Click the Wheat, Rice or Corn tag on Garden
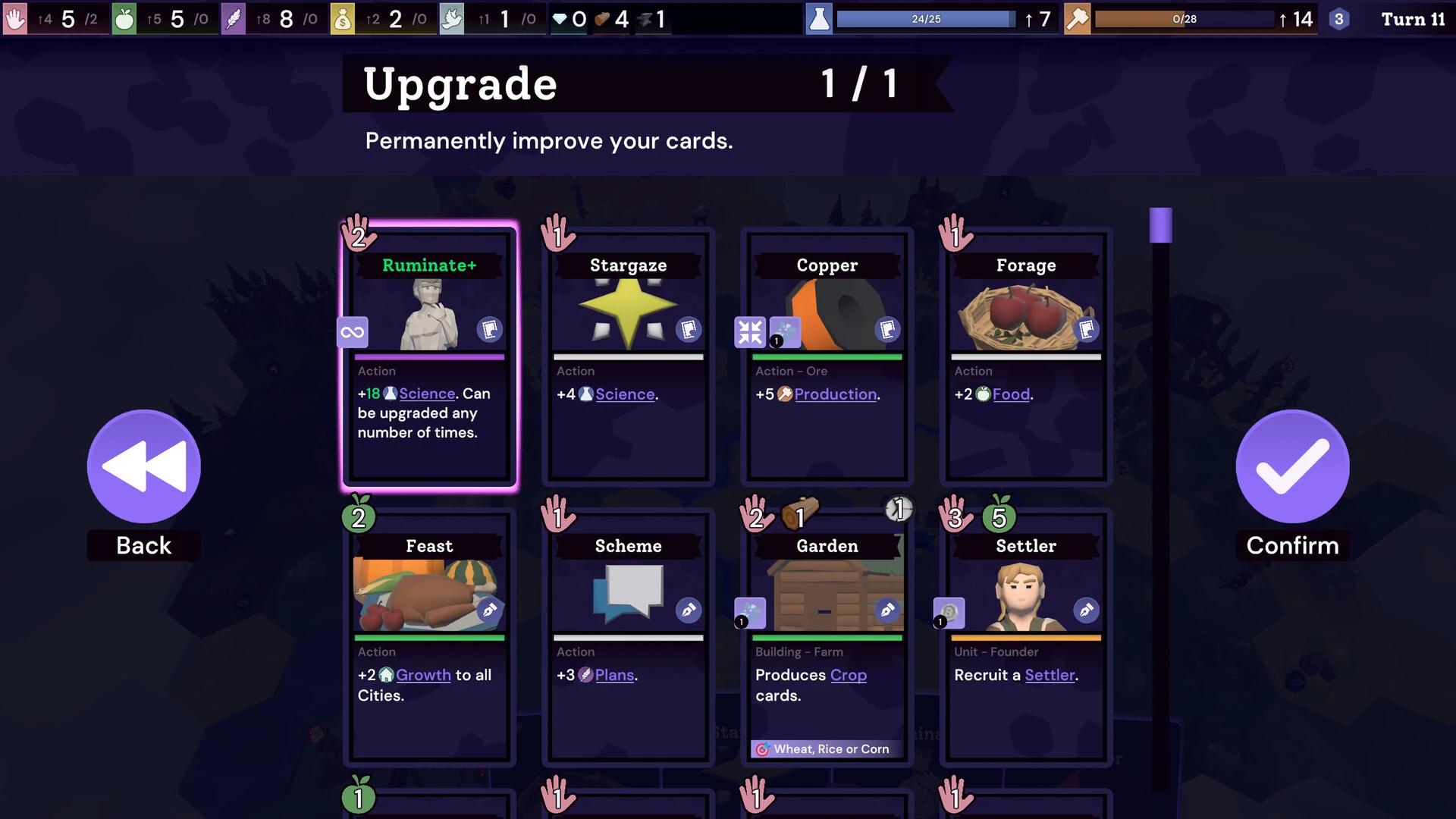 point(826,749)
